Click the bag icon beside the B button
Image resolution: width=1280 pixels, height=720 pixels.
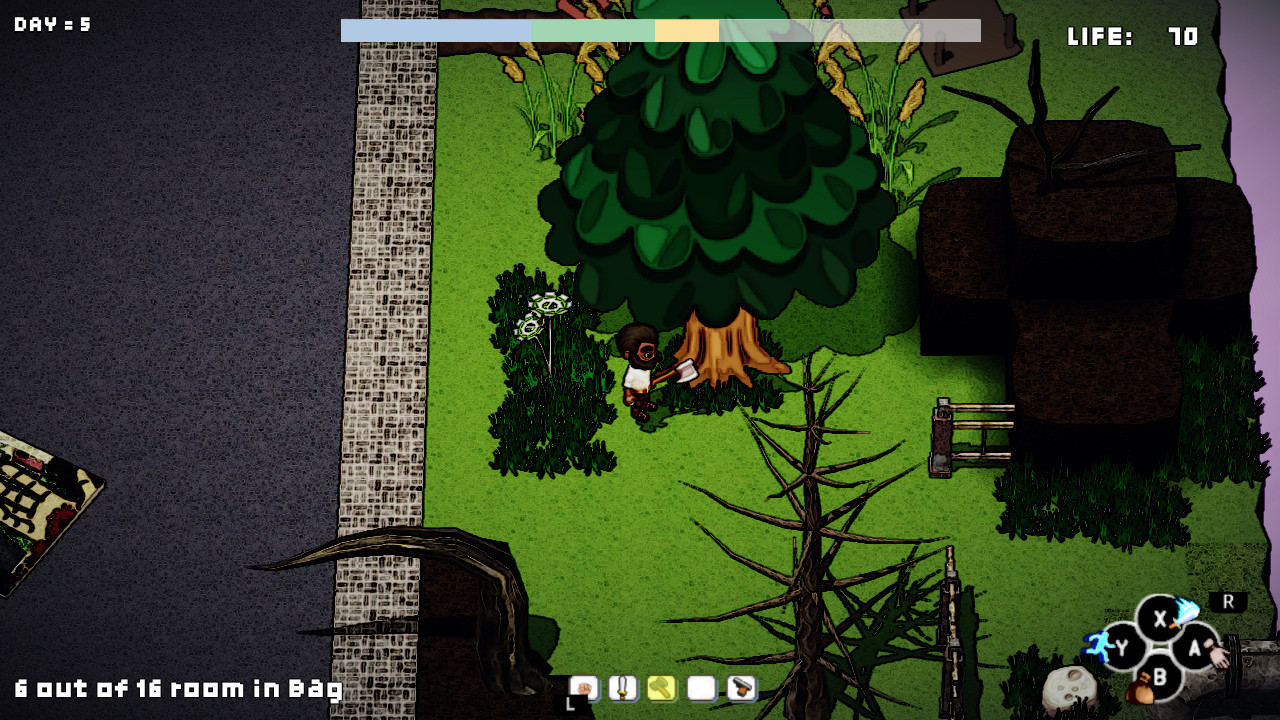(x=1141, y=686)
